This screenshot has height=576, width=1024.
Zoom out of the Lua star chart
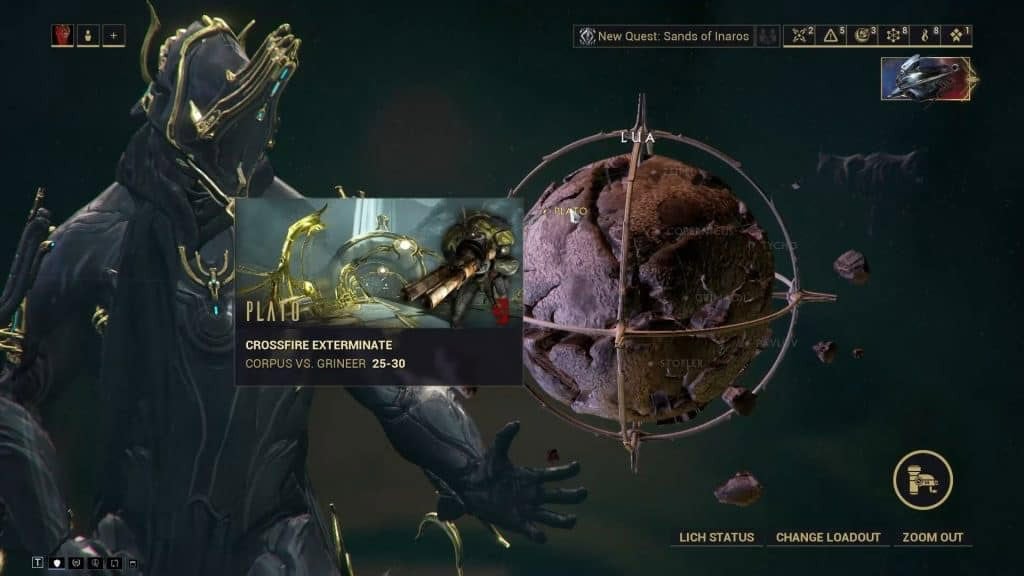click(x=932, y=538)
